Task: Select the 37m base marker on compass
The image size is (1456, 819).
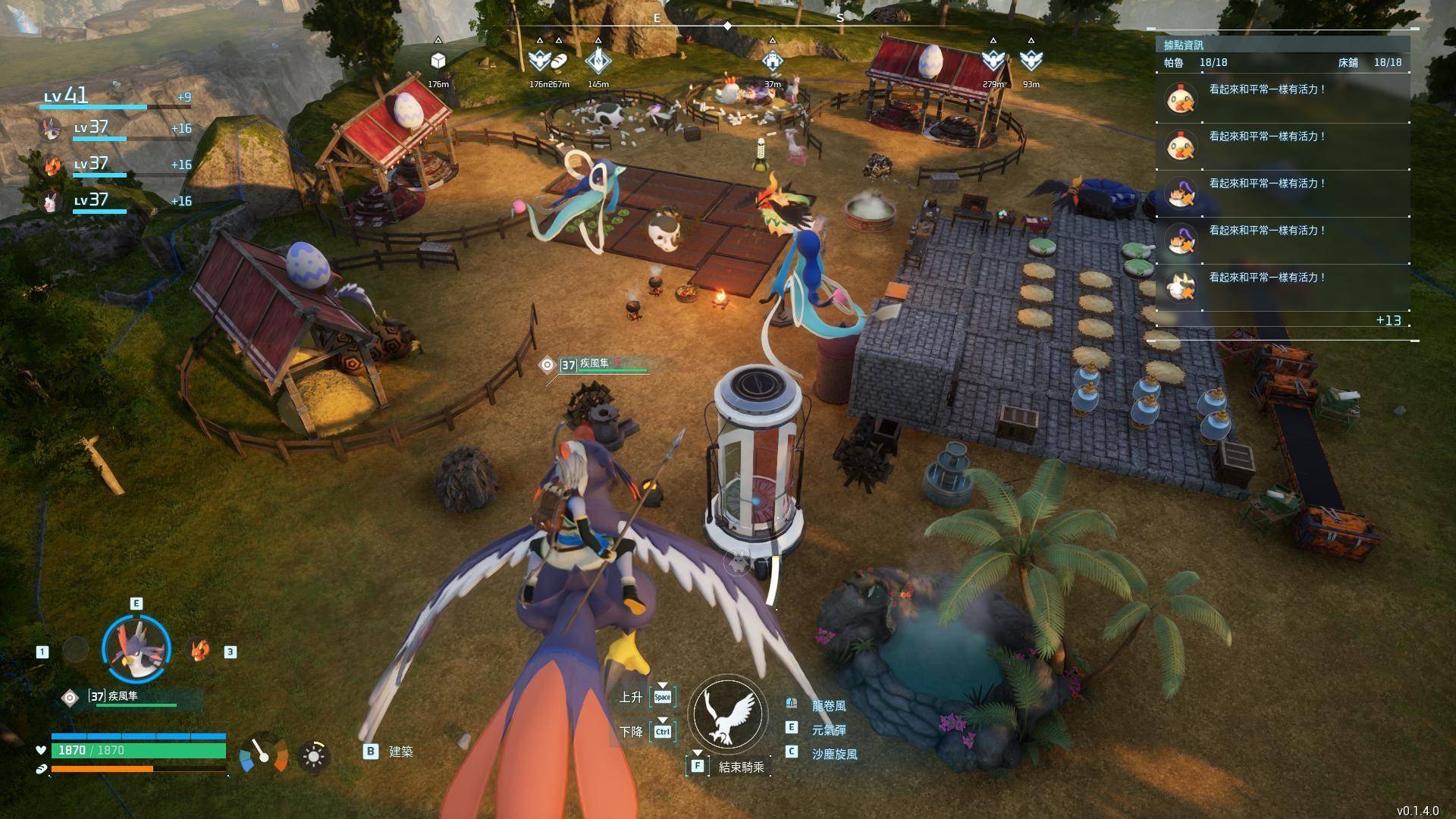Action: 772,60
